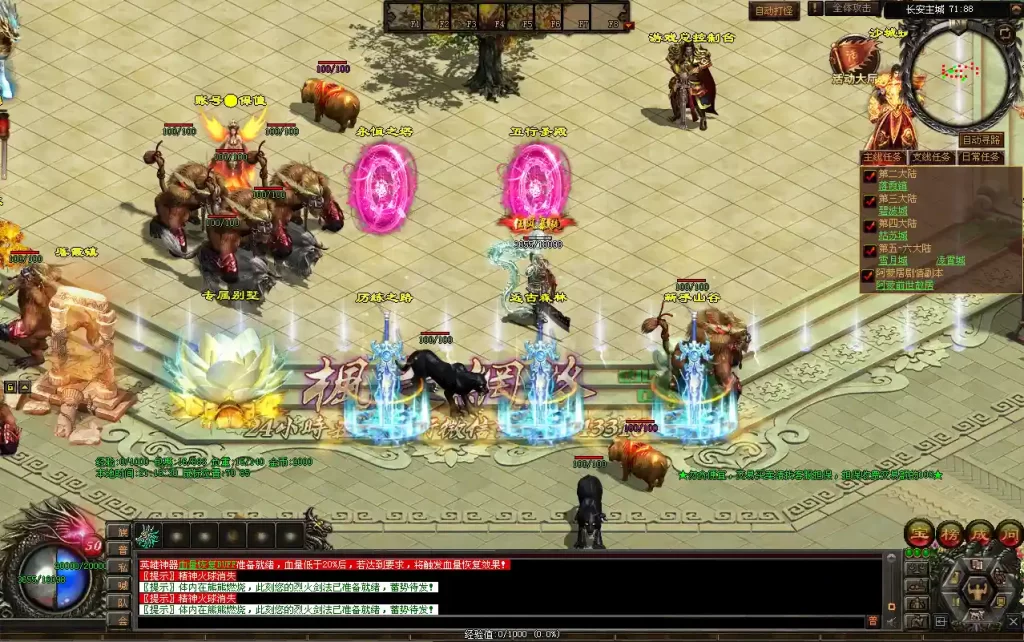Switch chat to the 队 team channel
1024x642 pixels.
[120, 602]
